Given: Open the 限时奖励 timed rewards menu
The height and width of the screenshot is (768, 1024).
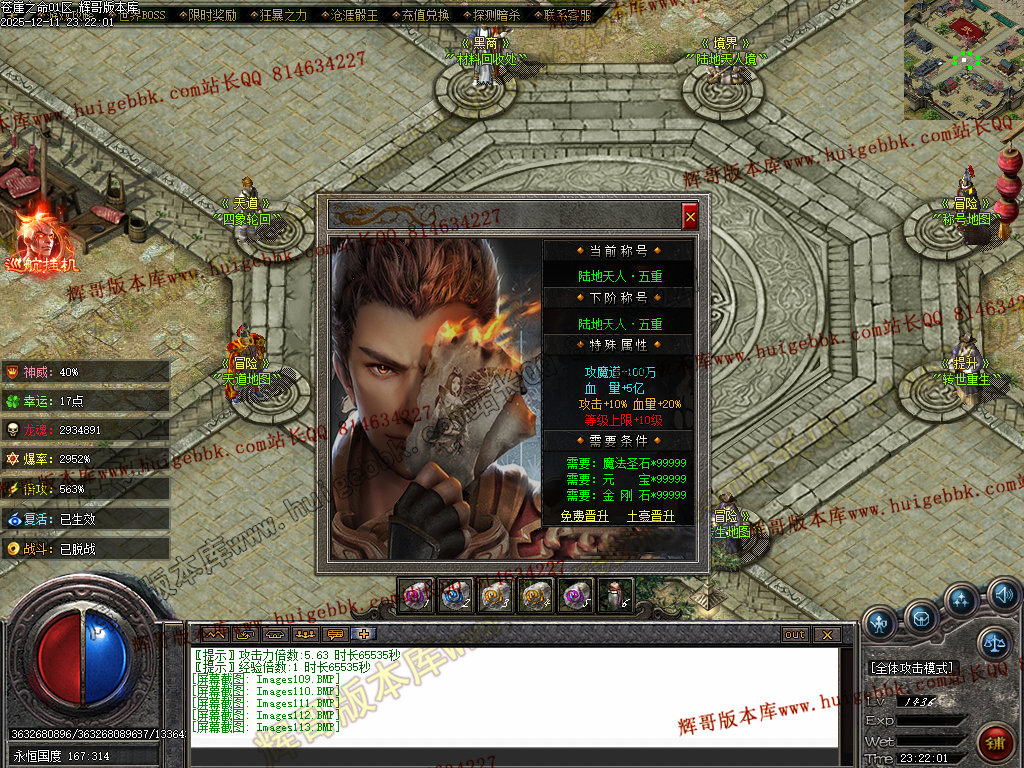Looking at the screenshot, I should (x=213, y=15).
